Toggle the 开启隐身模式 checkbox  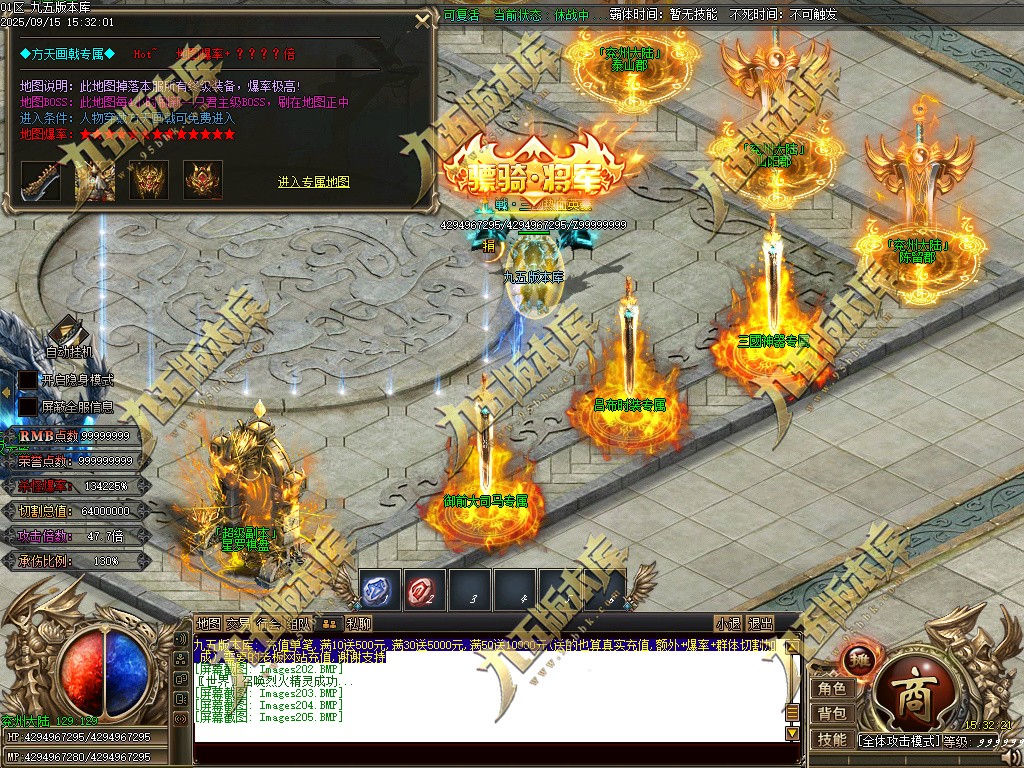coord(28,381)
